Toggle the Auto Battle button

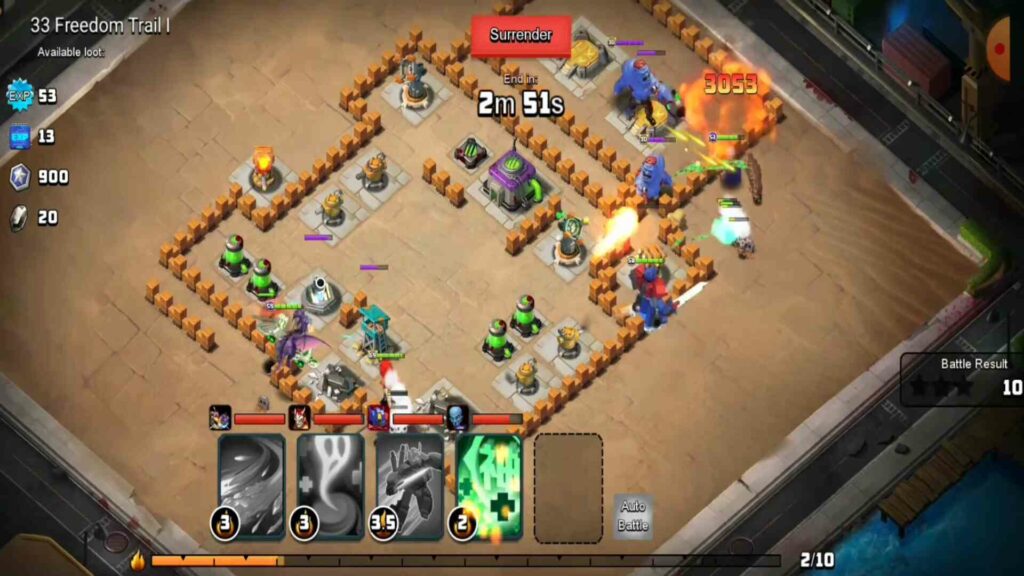click(632, 517)
